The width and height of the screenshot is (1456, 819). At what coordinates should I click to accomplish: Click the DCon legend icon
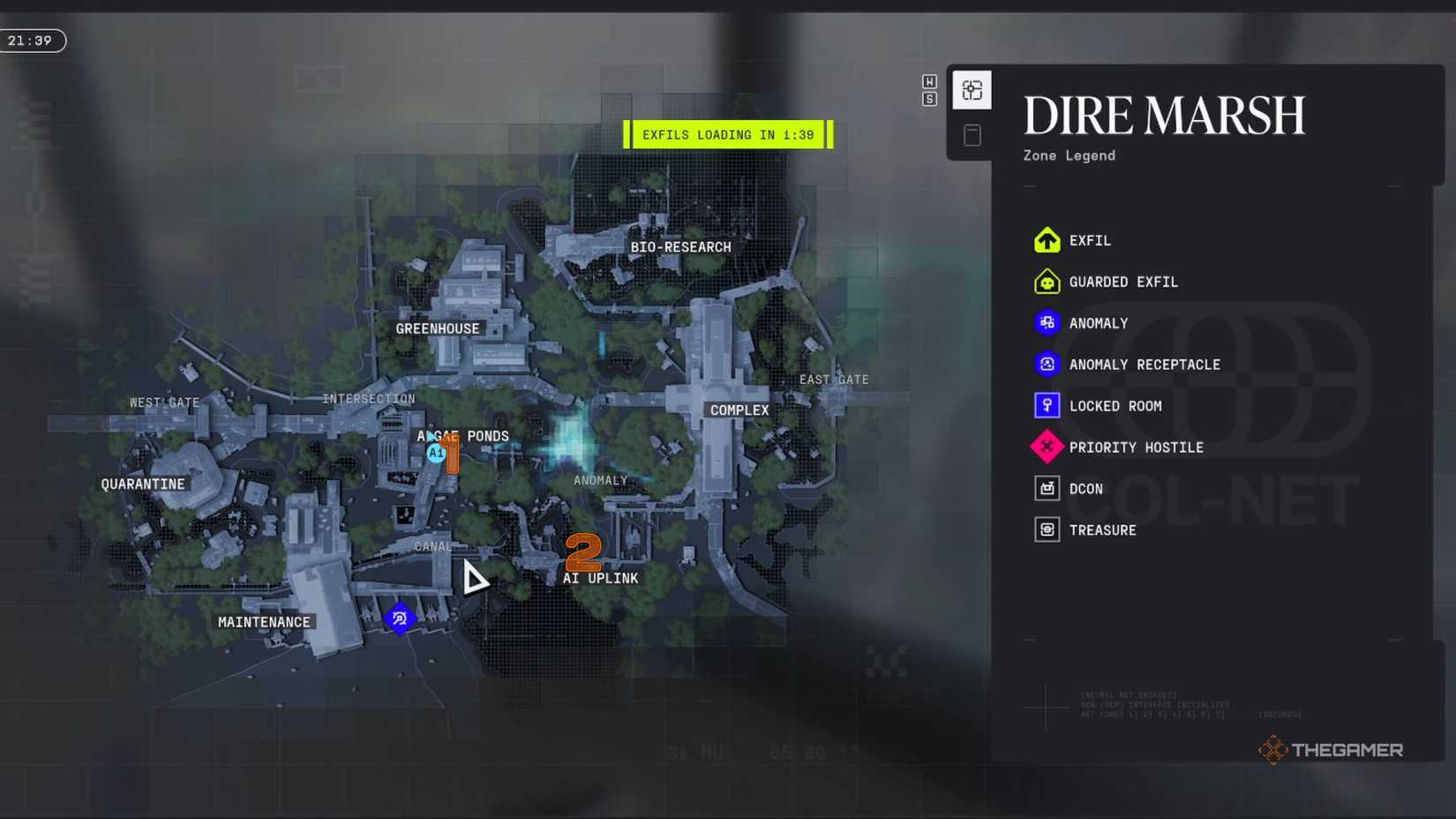point(1047,488)
